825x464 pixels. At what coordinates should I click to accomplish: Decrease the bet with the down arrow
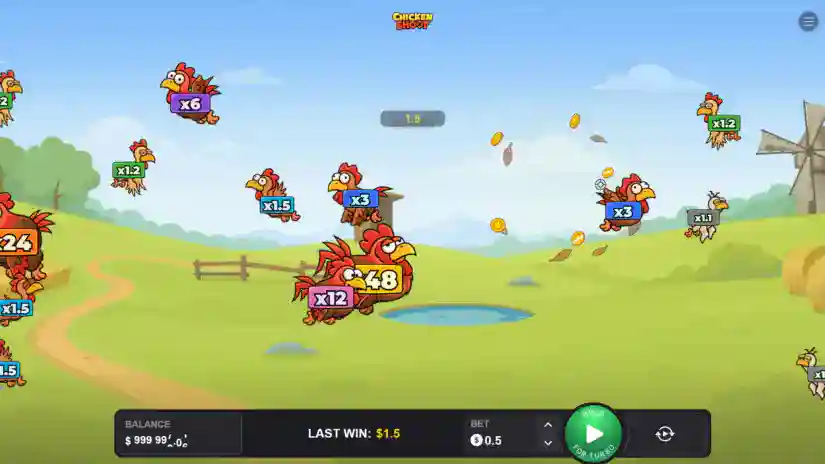click(547, 442)
